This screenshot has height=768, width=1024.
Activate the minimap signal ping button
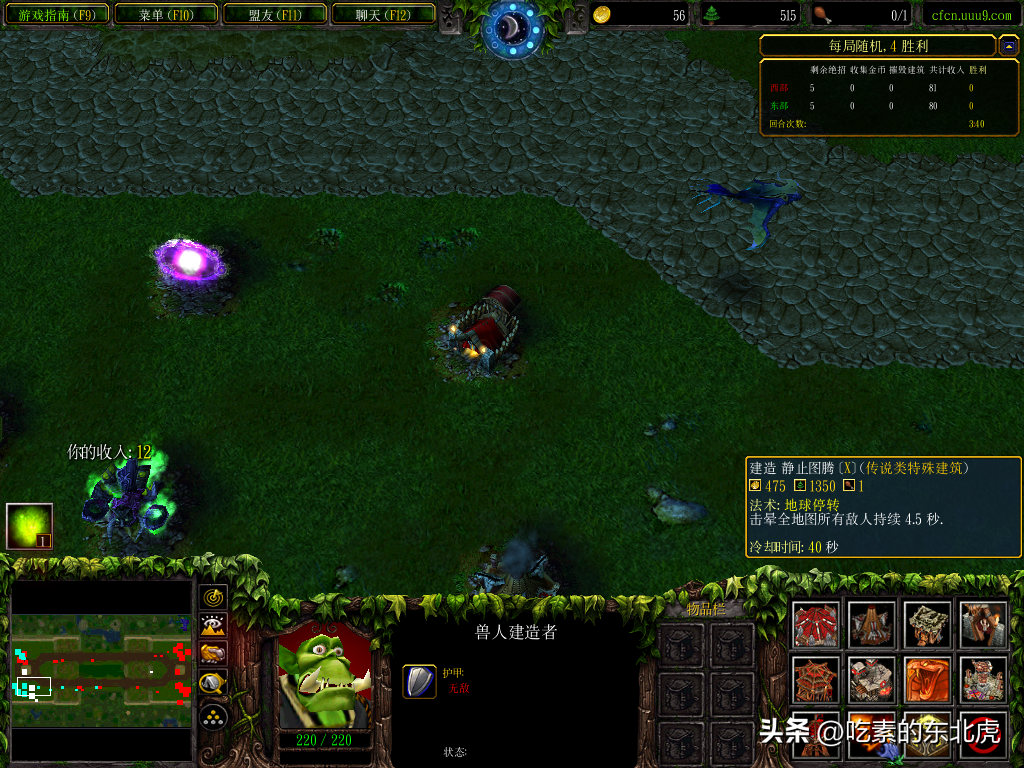(213, 598)
